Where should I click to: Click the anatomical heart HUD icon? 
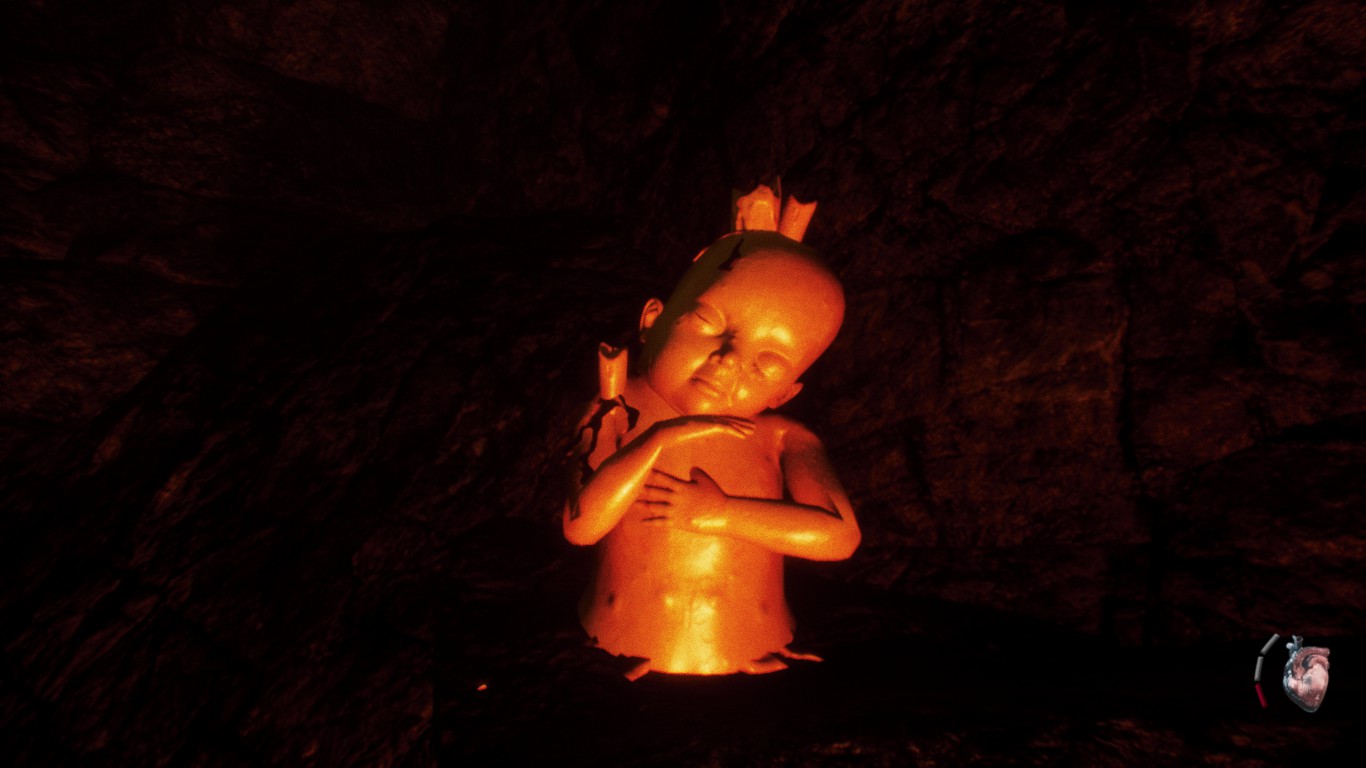click(1306, 673)
